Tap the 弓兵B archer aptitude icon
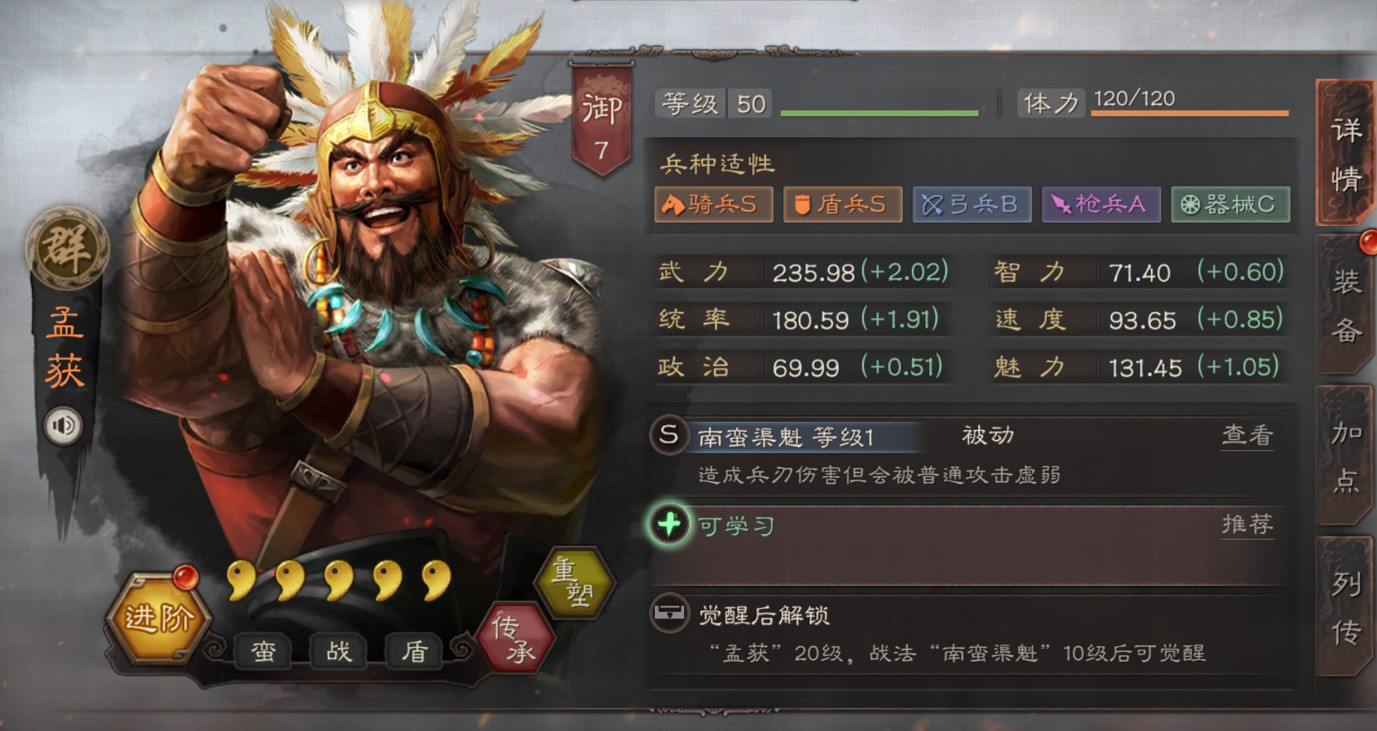Viewport: 1377px width, 731px height. pos(971,203)
